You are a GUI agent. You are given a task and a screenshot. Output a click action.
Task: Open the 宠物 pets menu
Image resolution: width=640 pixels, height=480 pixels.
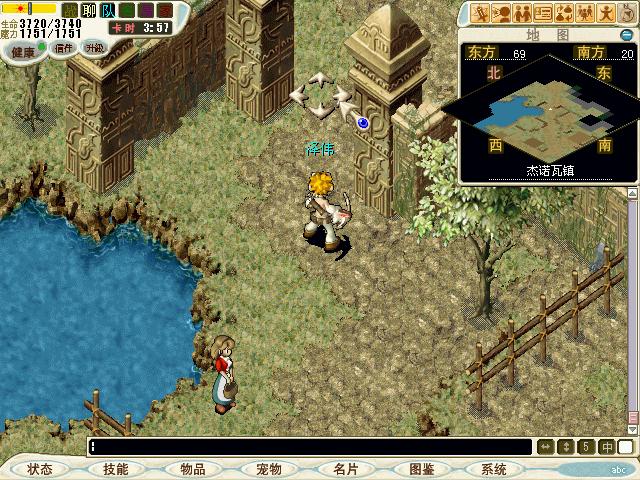point(268,469)
